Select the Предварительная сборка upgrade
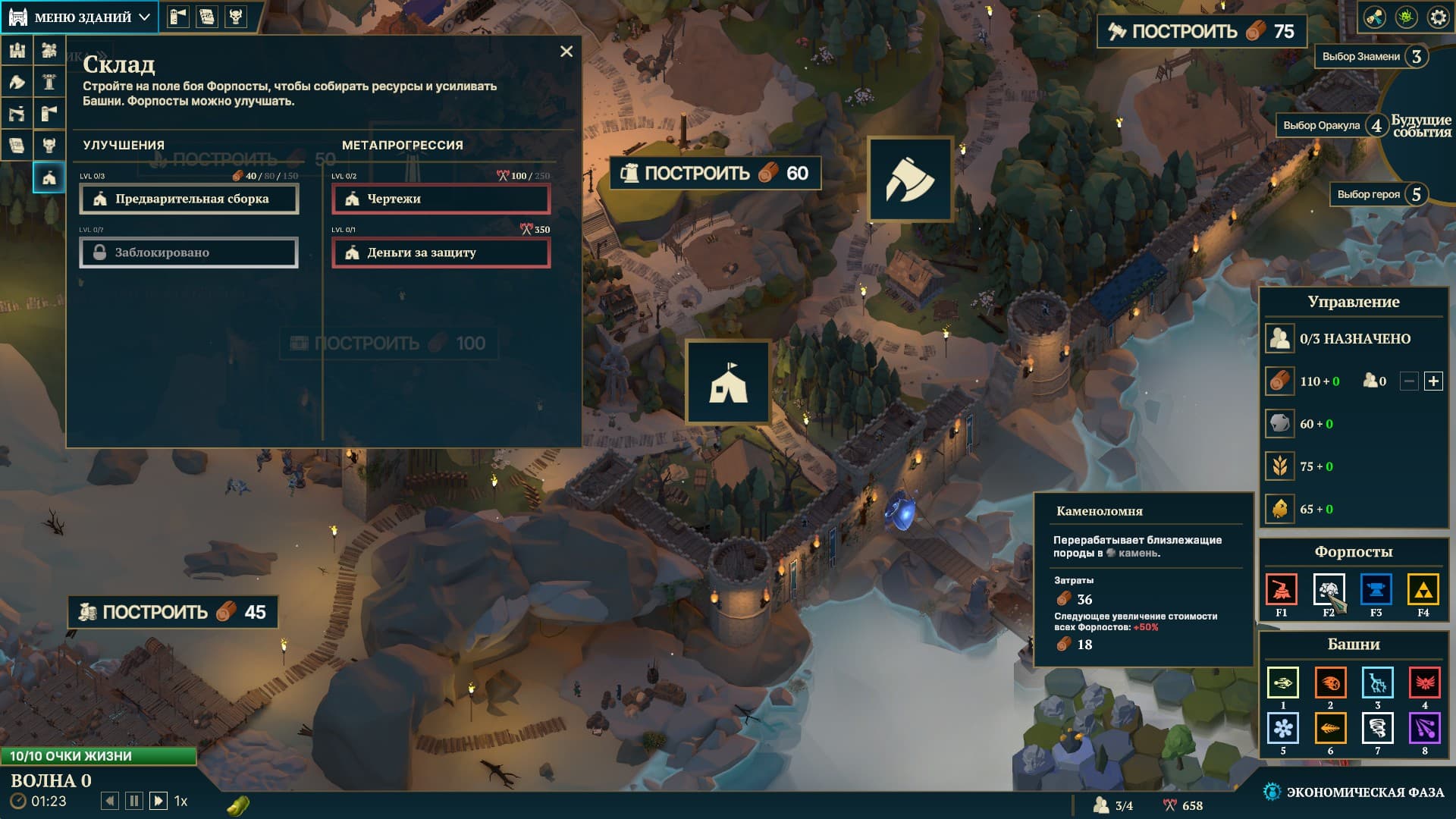This screenshot has width=1456, height=819. 190,199
